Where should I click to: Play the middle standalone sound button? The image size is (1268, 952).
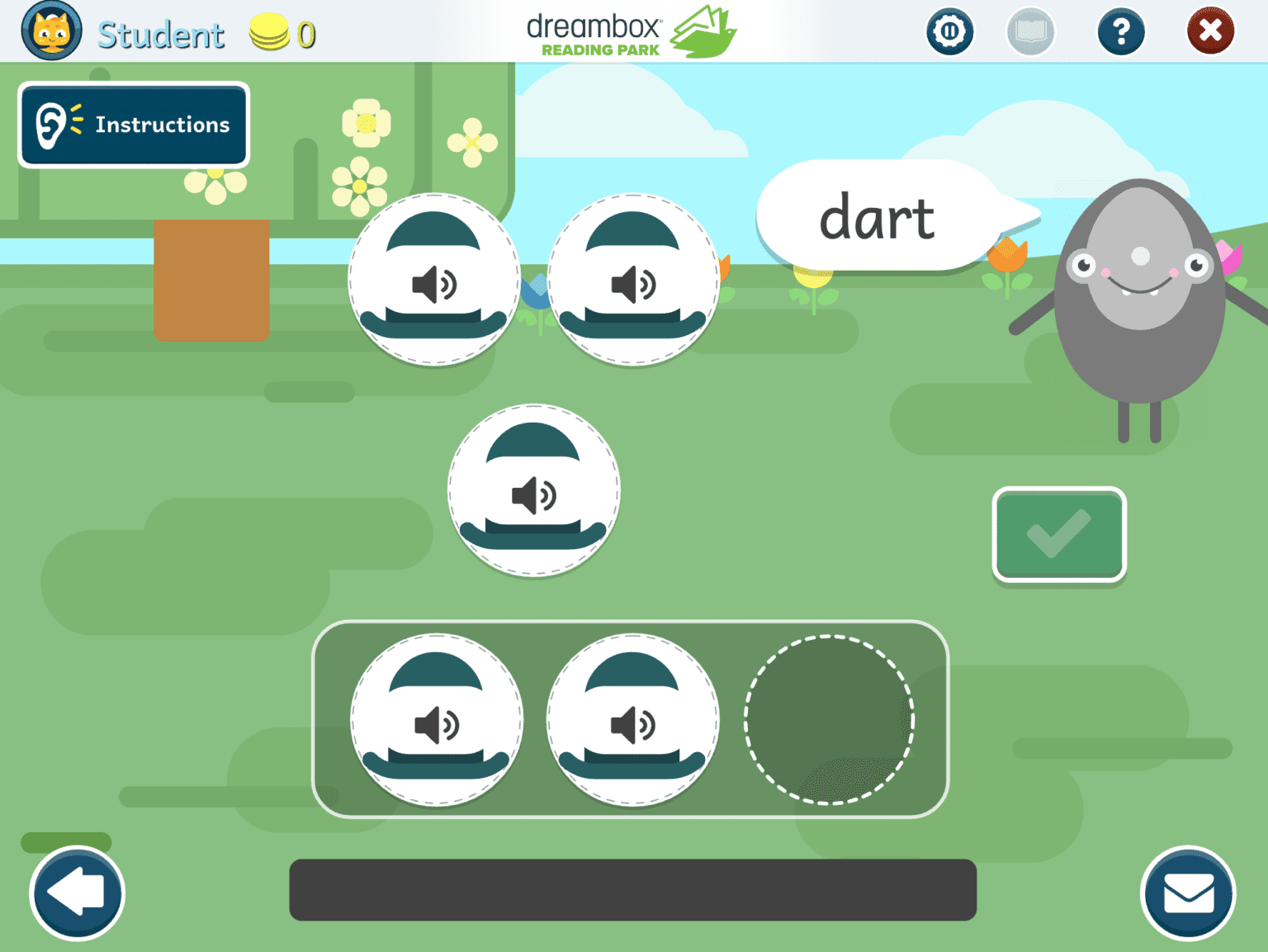533,490
